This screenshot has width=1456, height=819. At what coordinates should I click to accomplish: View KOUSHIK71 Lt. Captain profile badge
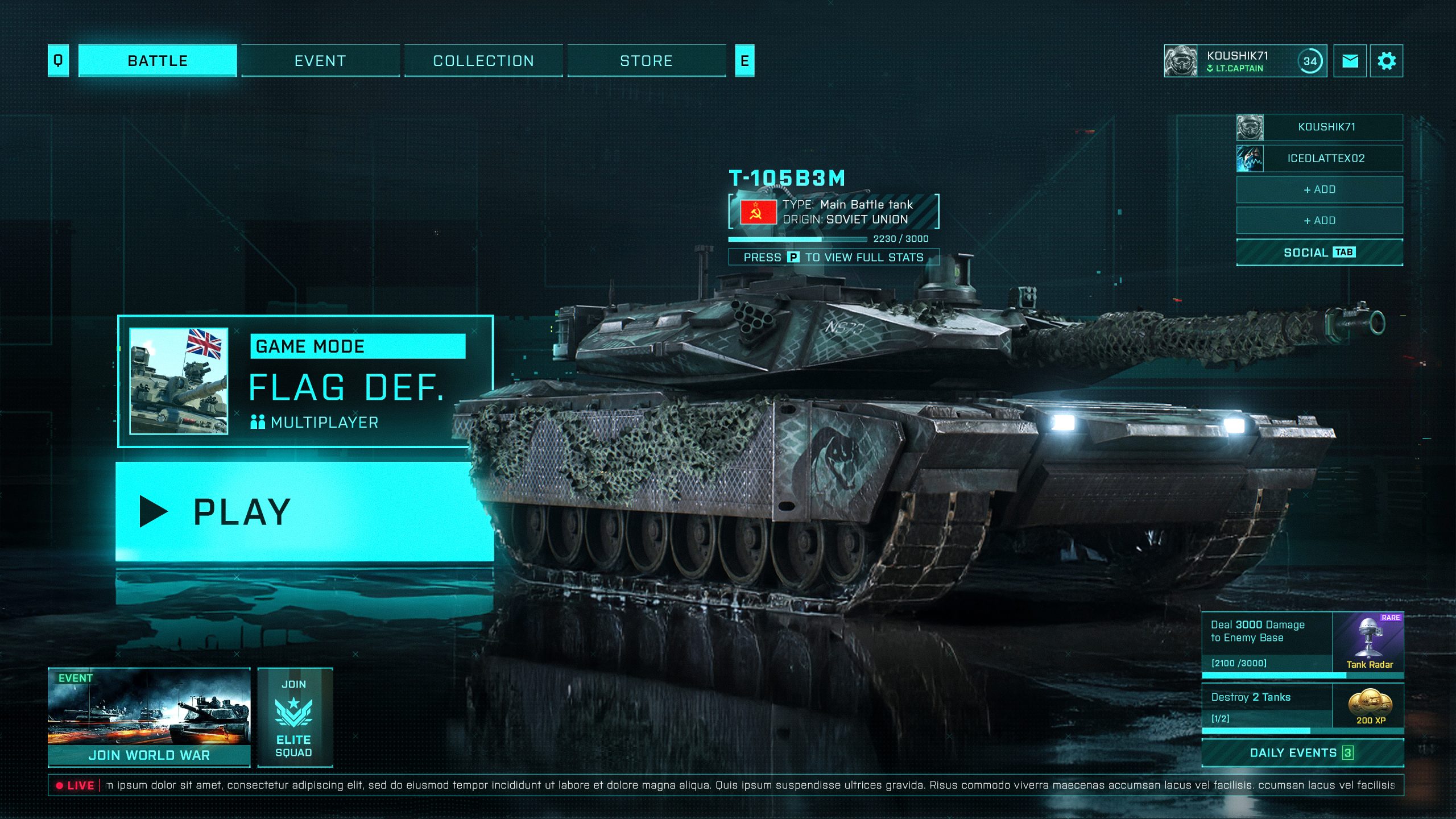tap(1244, 61)
